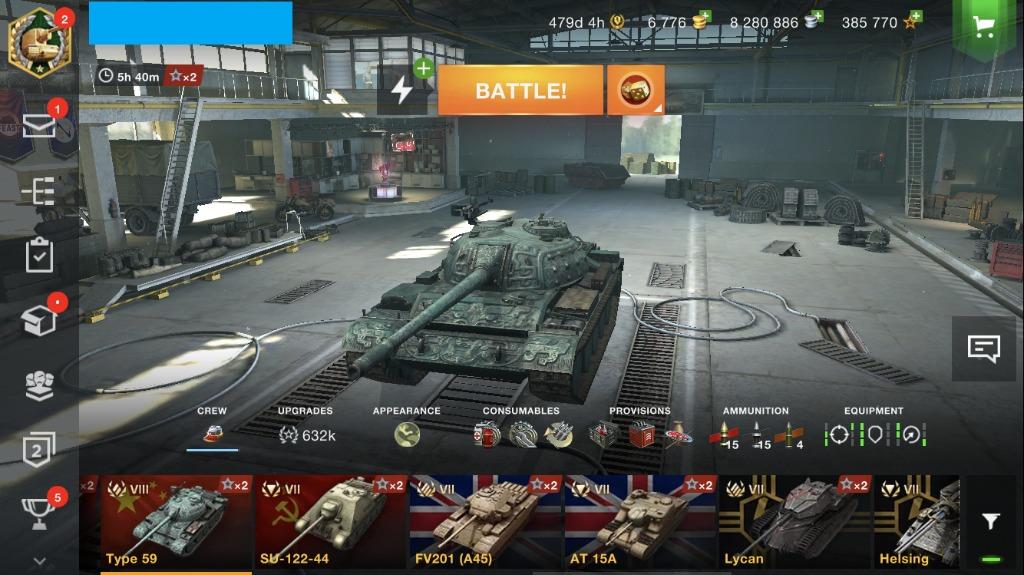The width and height of the screenshot is (1024, 575).
Task: Show the missions clipboard
Action: (39, 255)
